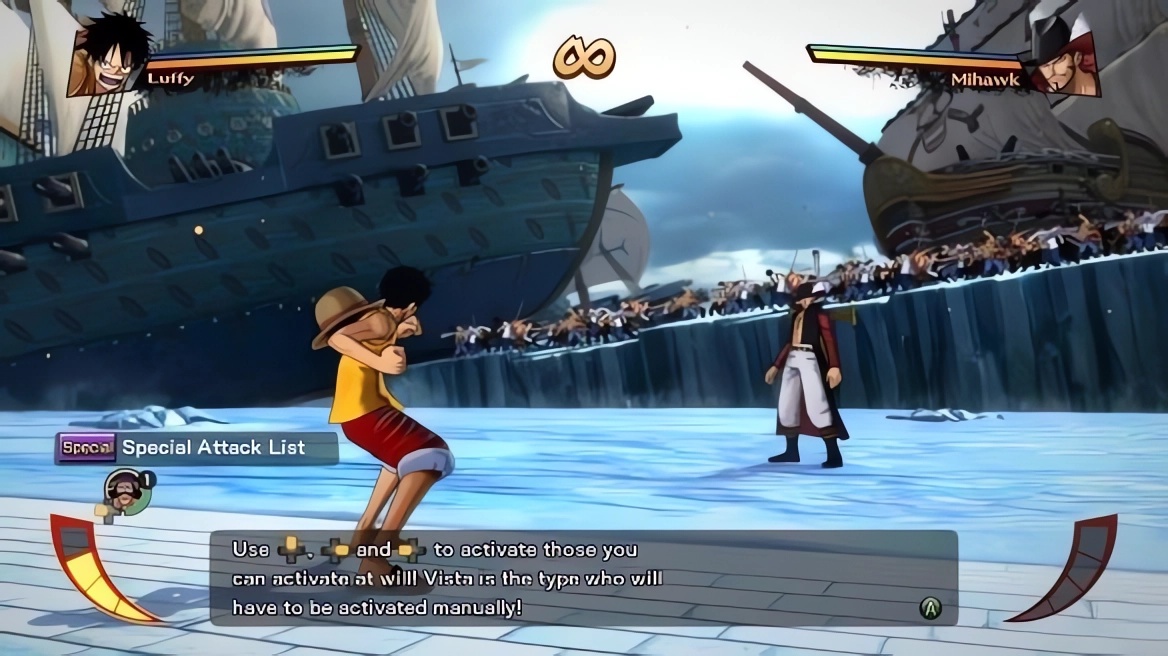Open the Special Attack List
Screen dimensions: 1168x656
(196, 448)
